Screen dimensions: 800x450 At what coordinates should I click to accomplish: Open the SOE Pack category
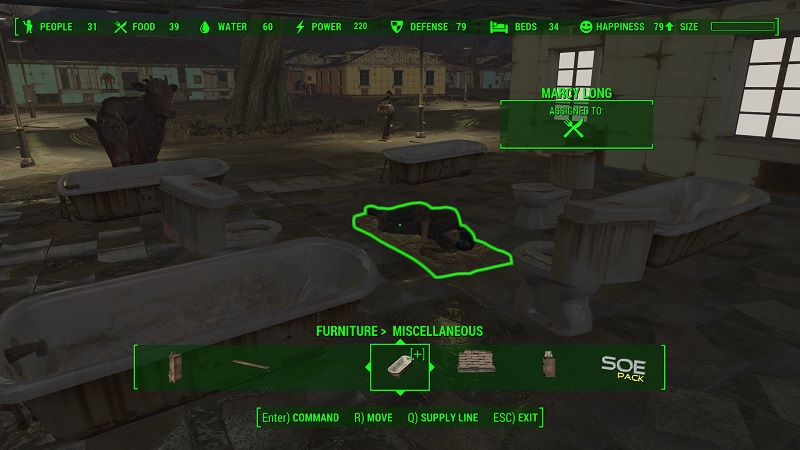[623, 367]
